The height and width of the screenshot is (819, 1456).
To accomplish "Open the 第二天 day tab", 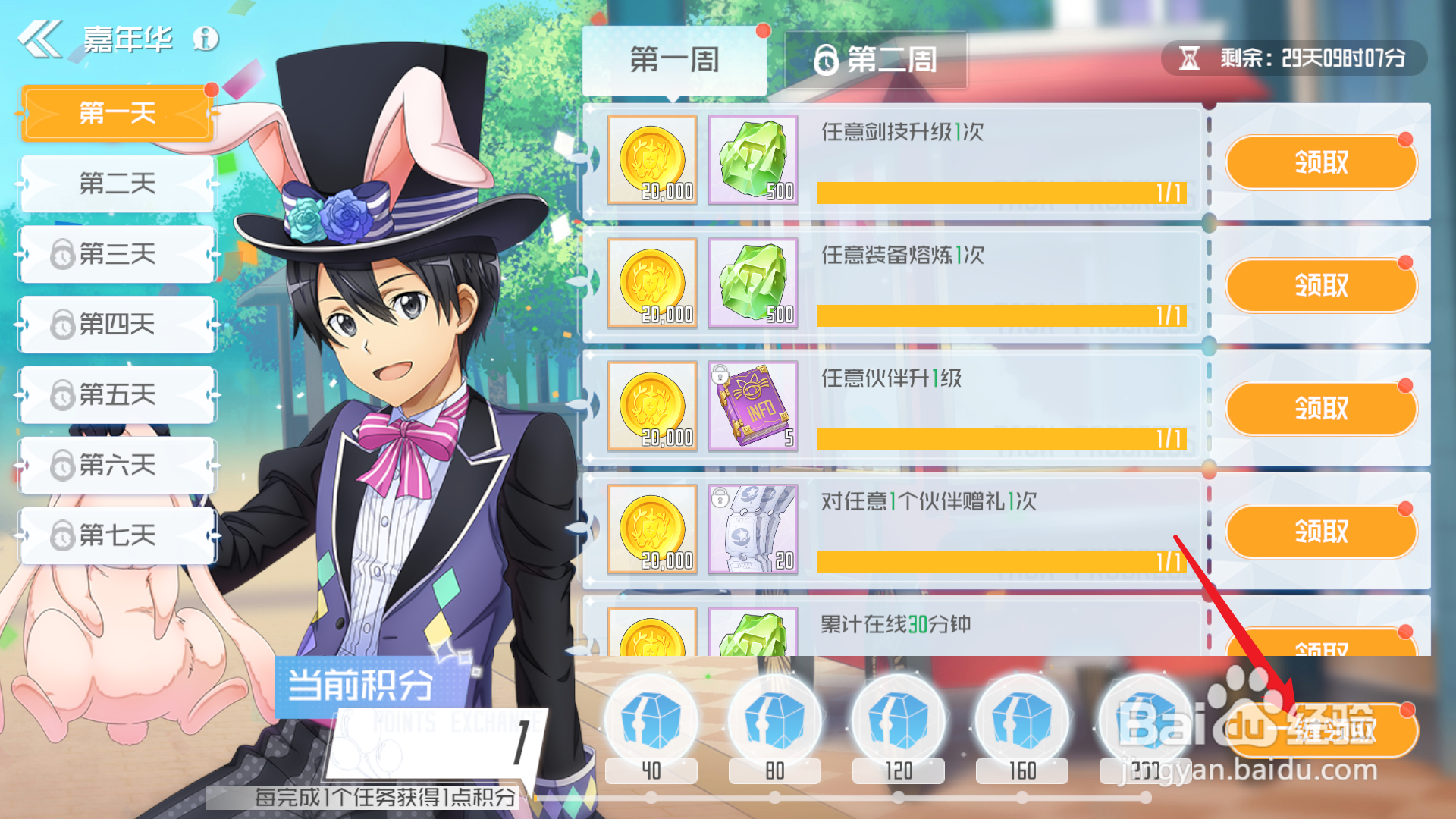I will pyautogui.click(x=118, y=183).
